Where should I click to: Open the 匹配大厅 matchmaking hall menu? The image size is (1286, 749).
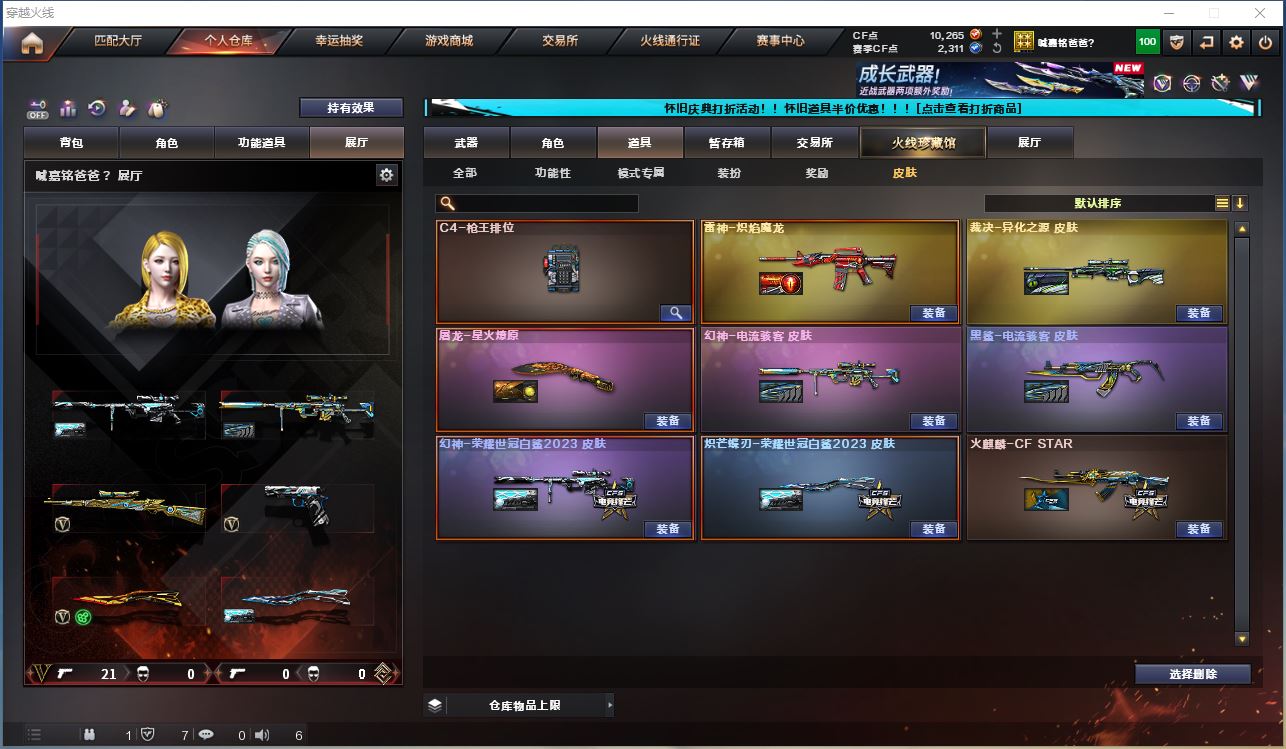tap(118, 41)
